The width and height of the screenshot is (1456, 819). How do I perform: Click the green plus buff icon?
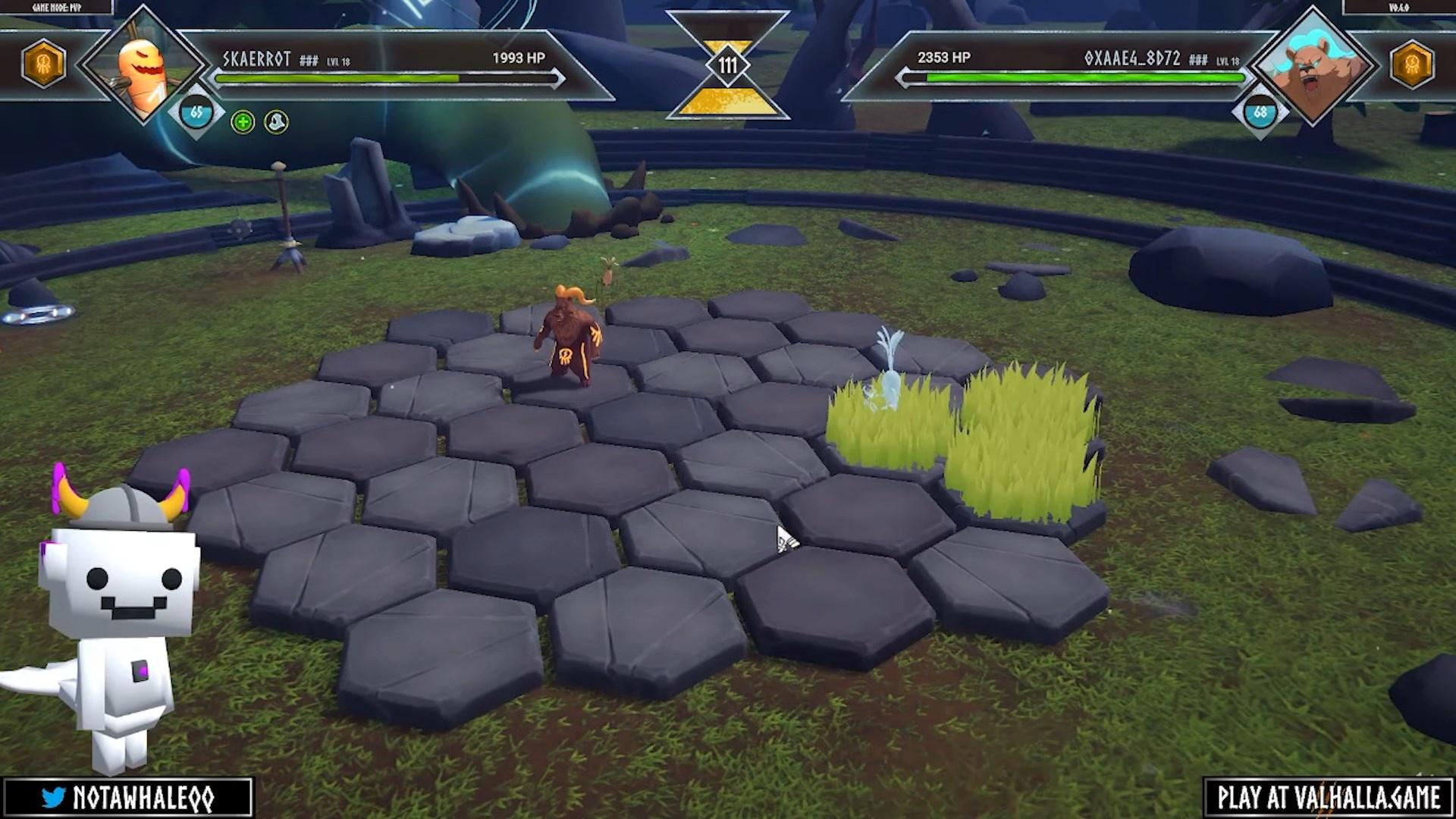coord(243,122)
